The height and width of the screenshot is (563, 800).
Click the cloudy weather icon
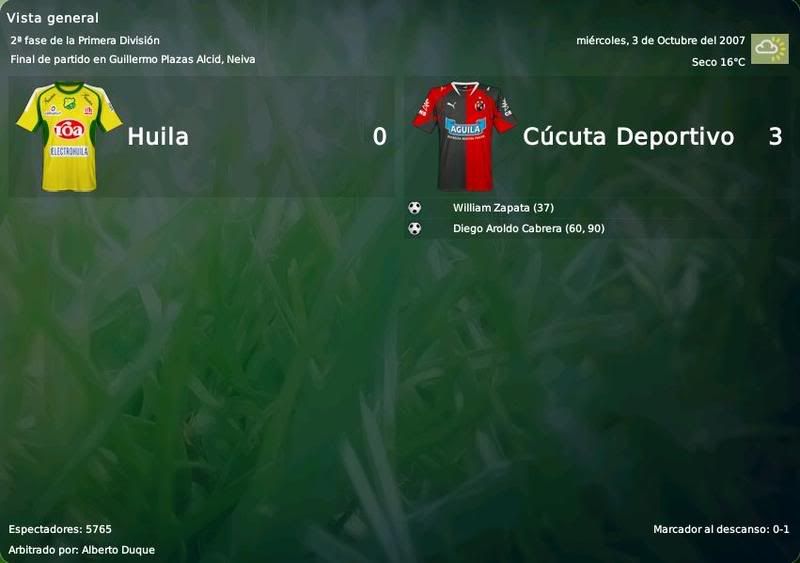(x=770, y=49)
